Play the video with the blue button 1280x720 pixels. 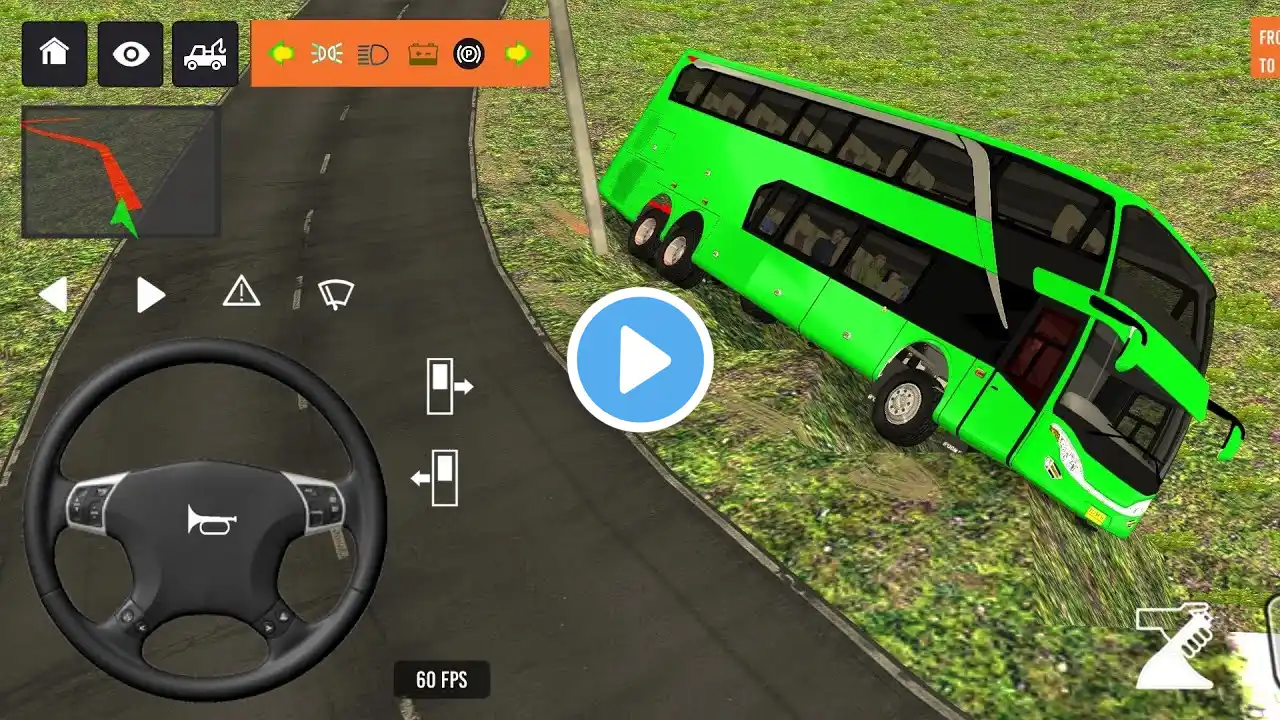(640, 360)
